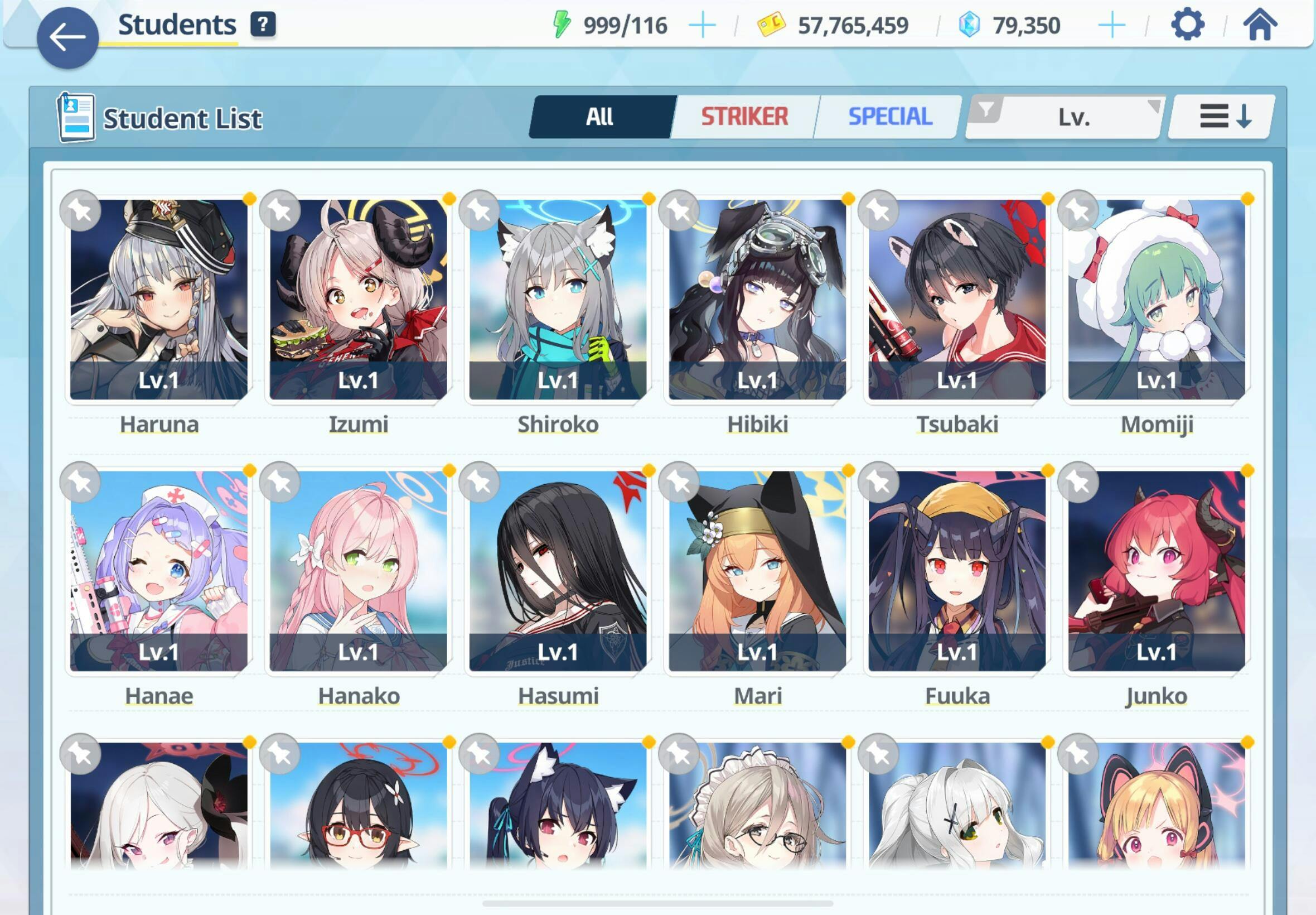The width and height of the screenshot is (1316, 915).
Task: Open the settings gear
Action: 1187,25
